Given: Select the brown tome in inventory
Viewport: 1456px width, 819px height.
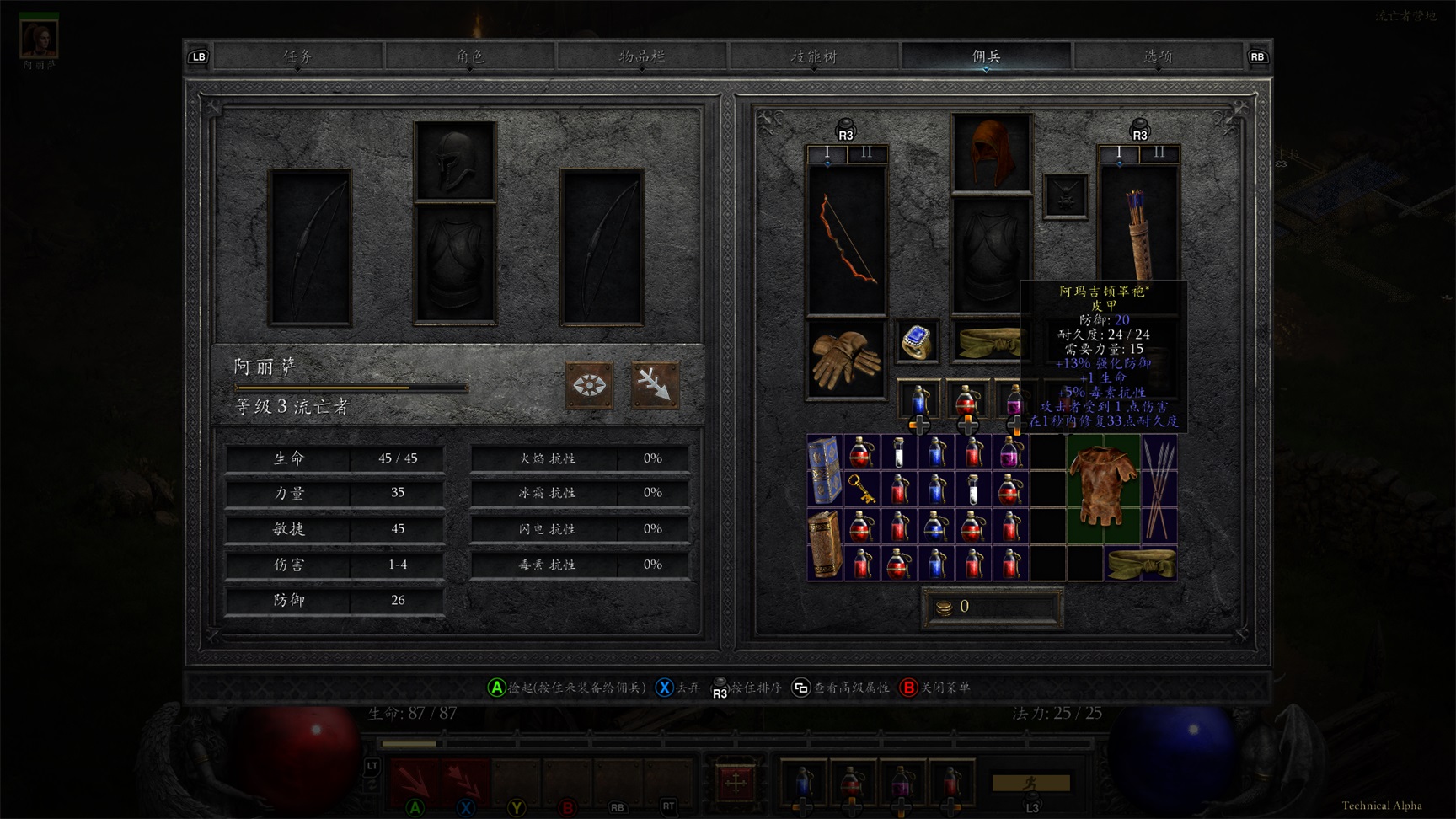Looking at the screenshot, I should (824, 544).
